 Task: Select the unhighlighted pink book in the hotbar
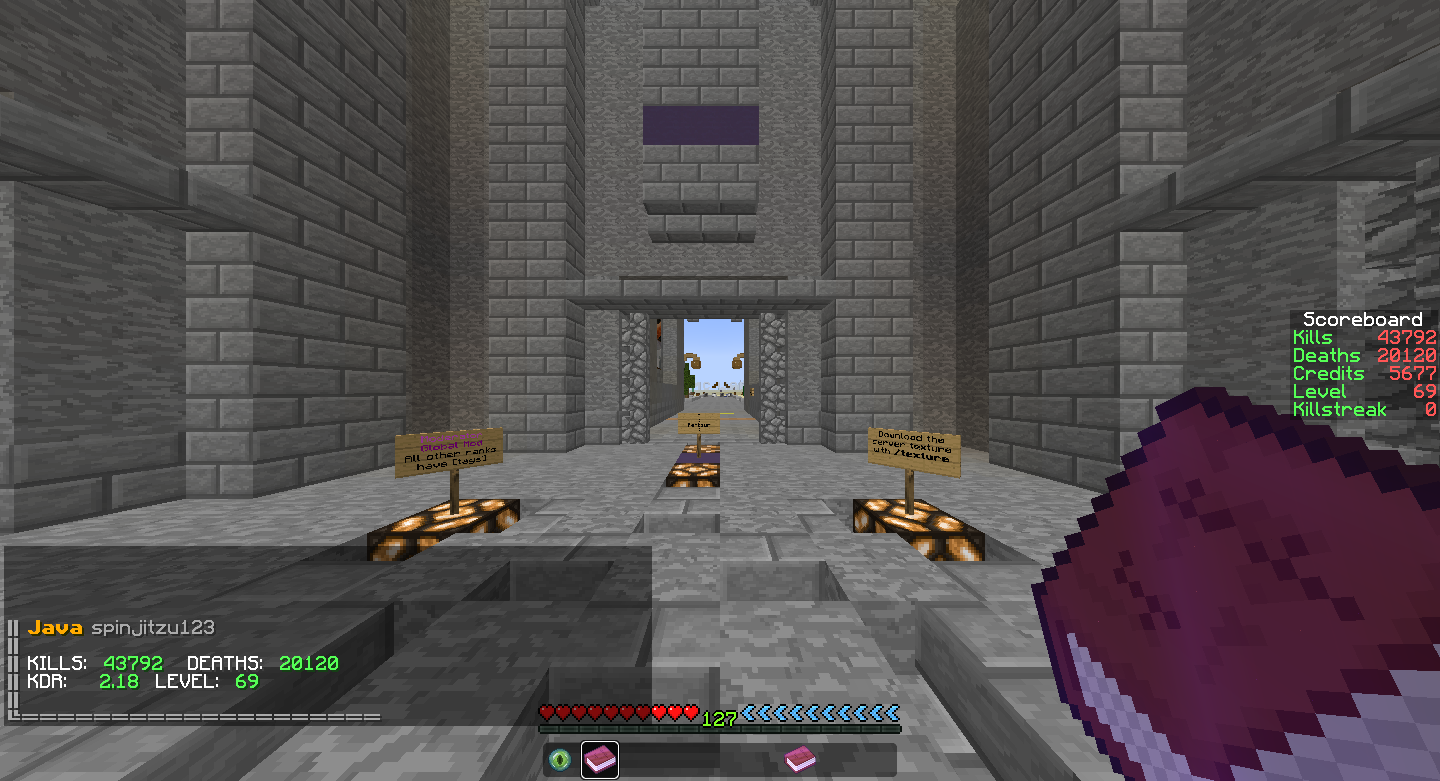point(799,760)
